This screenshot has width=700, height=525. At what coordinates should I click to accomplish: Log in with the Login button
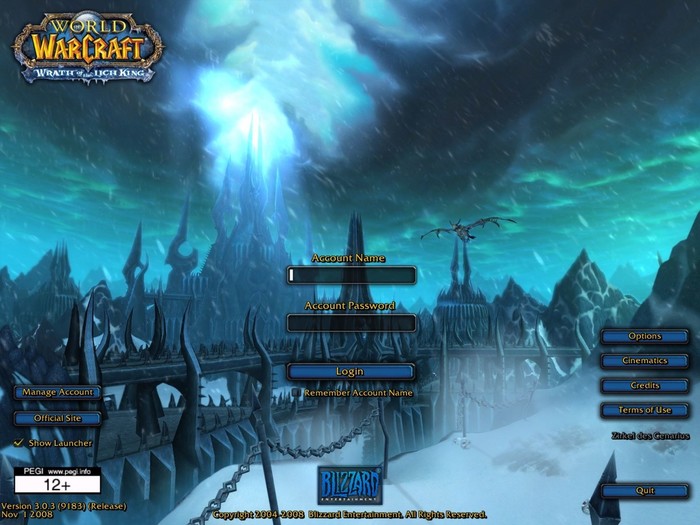click(x=350, y=371)
